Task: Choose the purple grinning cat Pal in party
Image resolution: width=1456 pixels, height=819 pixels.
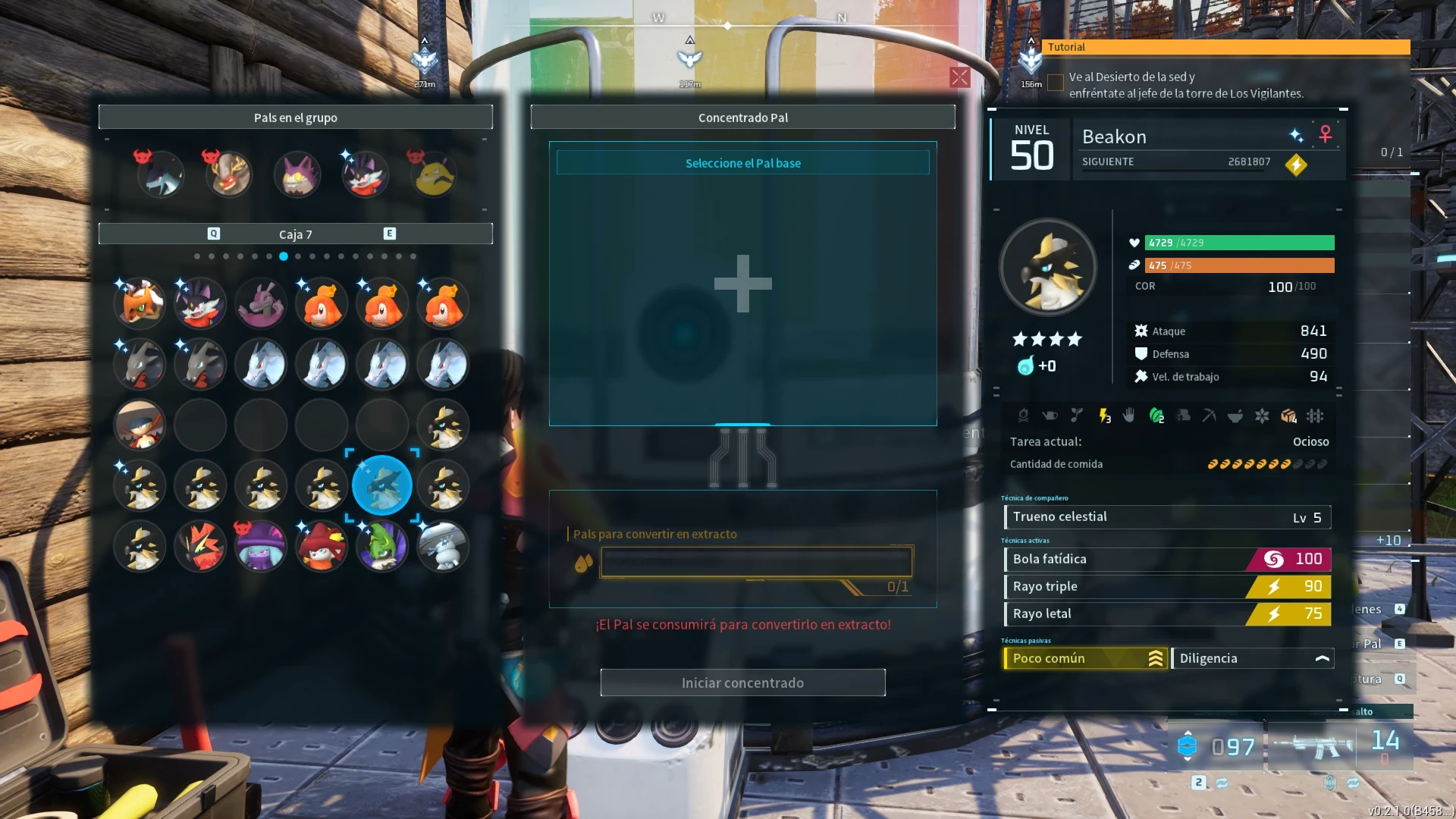Action: tap(297, 174)
